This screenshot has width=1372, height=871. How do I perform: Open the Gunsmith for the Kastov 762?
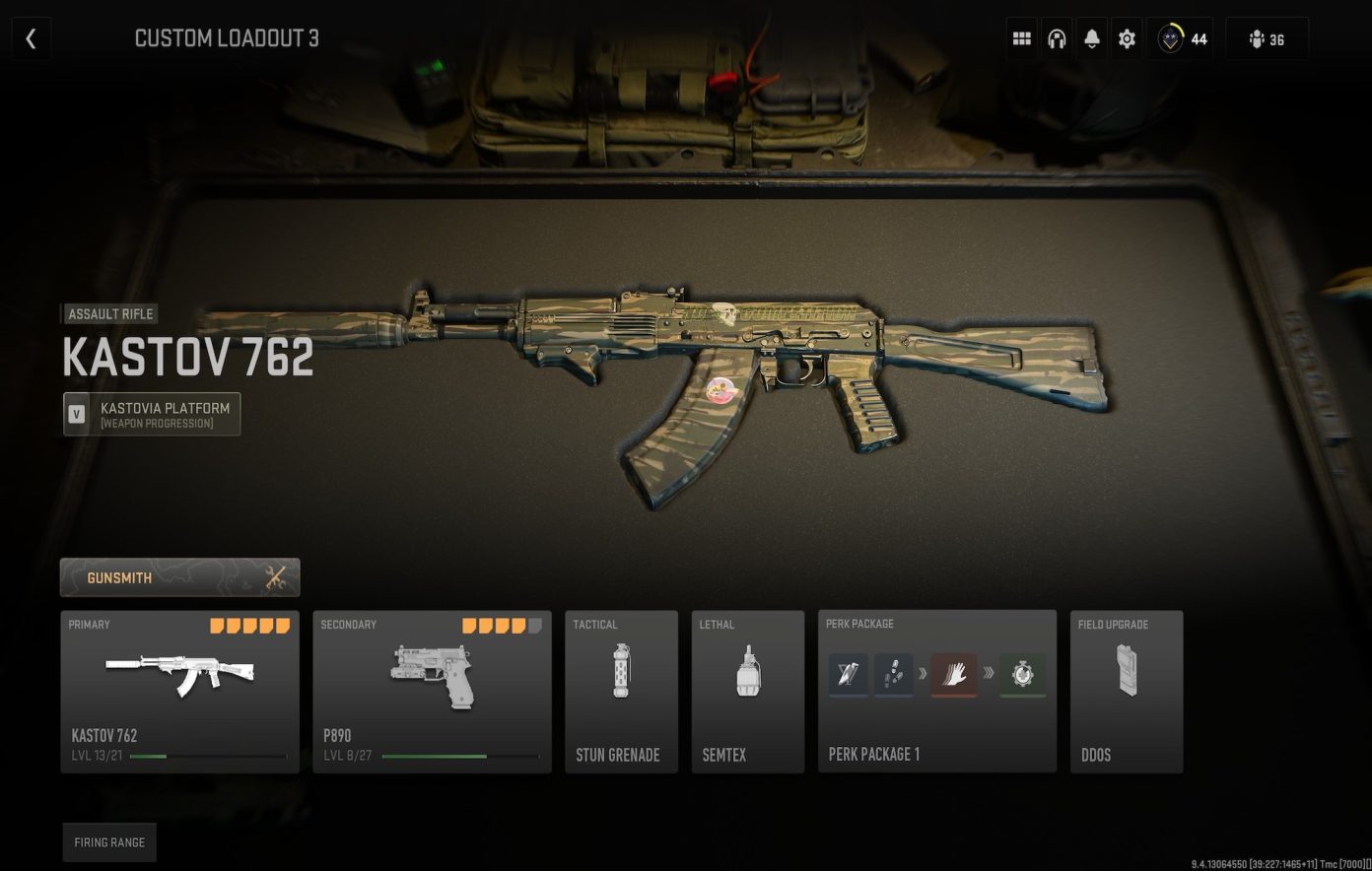coord(180,577)
